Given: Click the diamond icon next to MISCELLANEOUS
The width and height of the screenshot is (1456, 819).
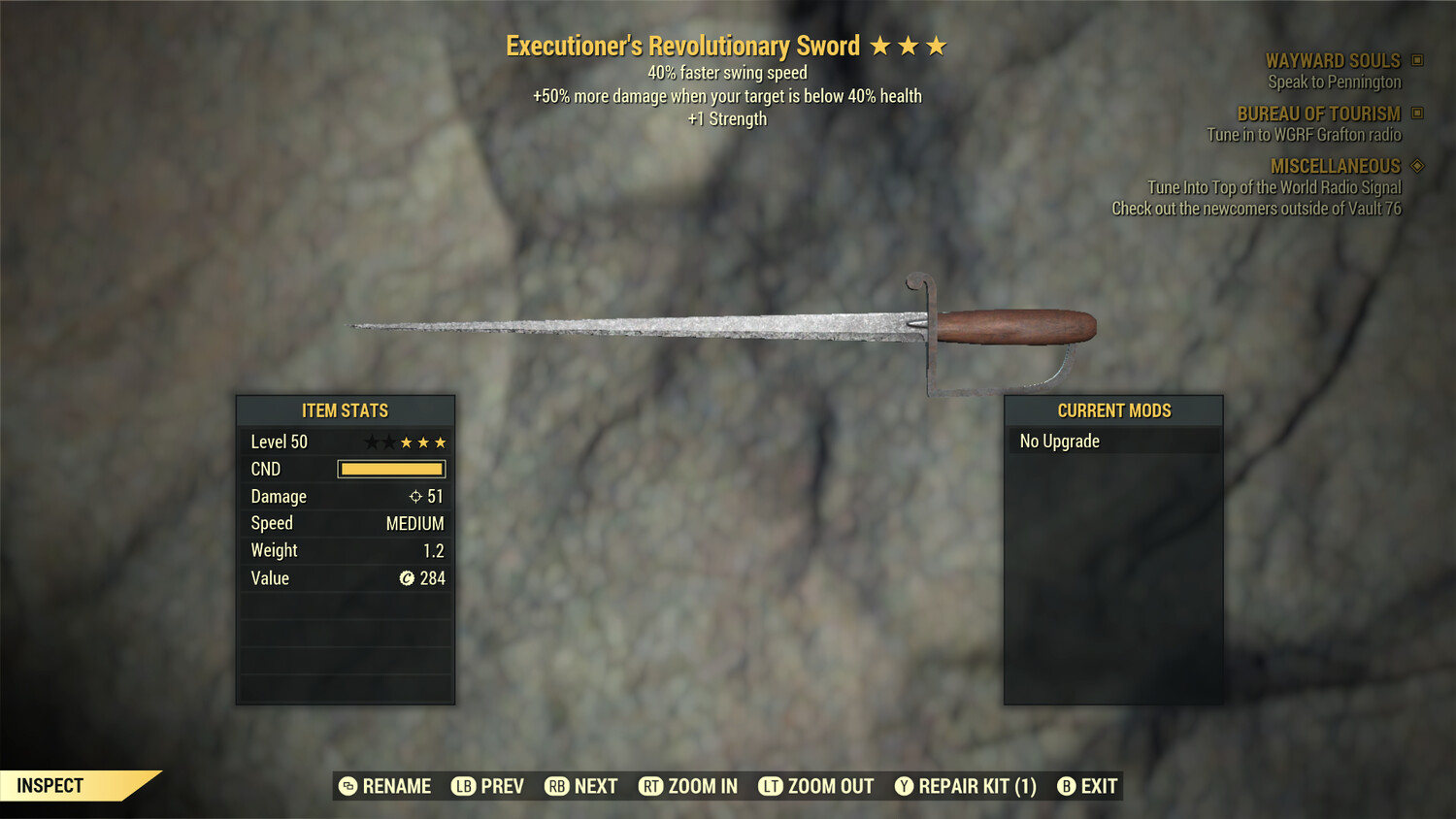Looking at the screenshot, I should [1415, 165].
